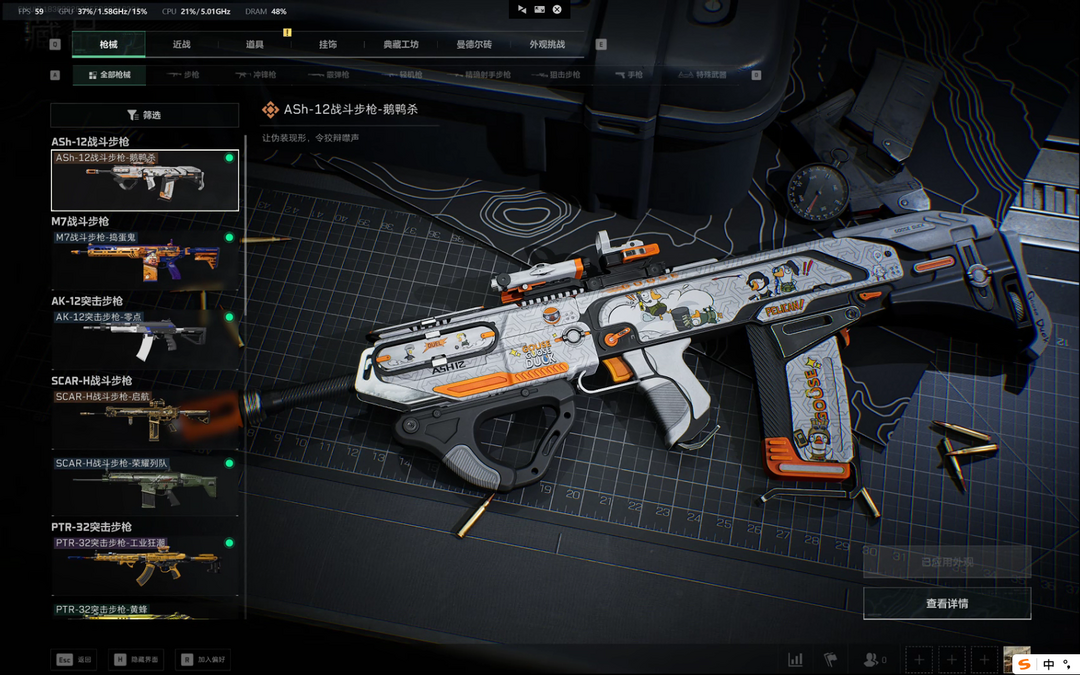
Task: Switch to the 近战 melee tab
Action: click(x=181, y=45)
